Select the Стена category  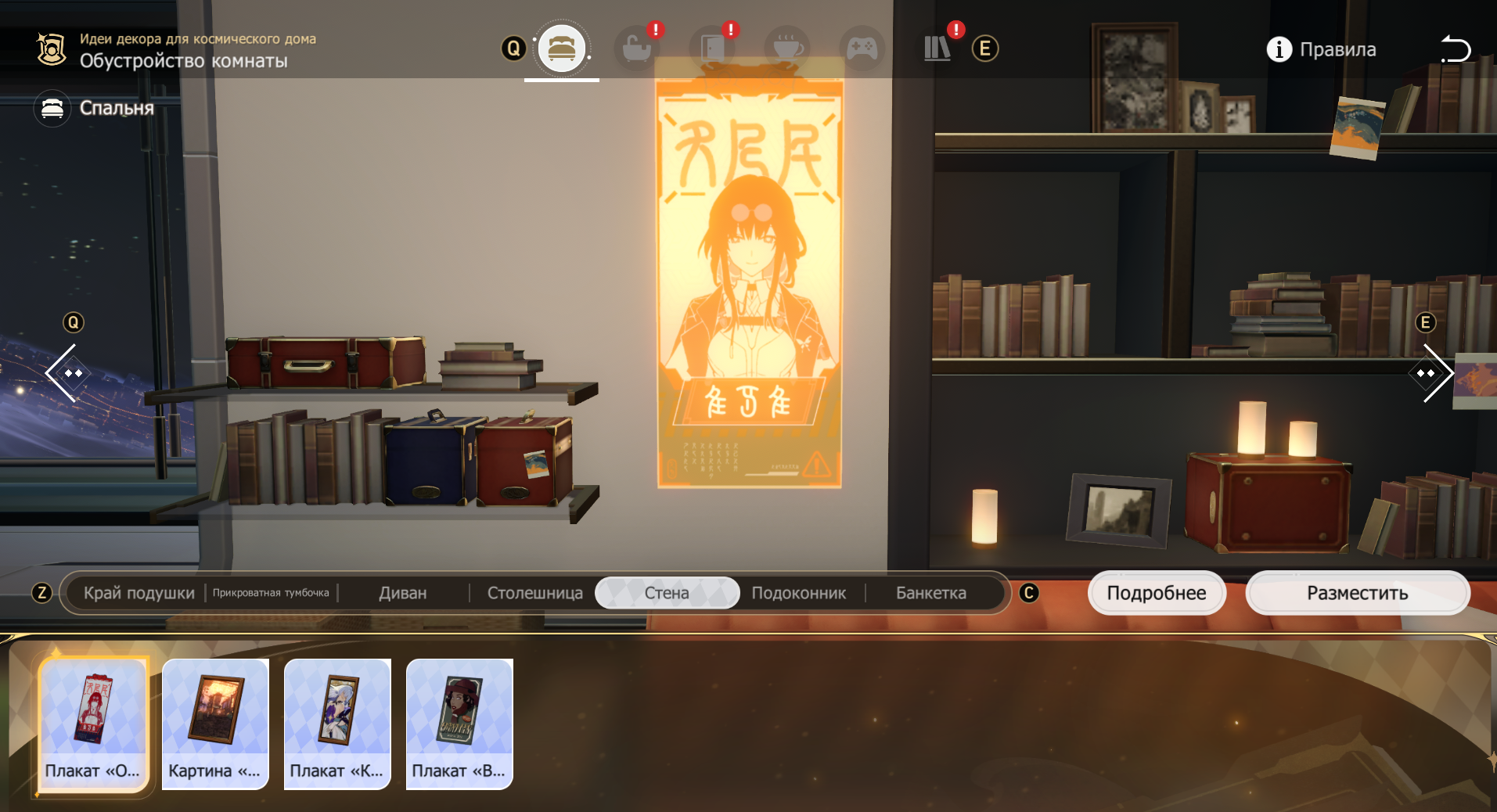667,593
